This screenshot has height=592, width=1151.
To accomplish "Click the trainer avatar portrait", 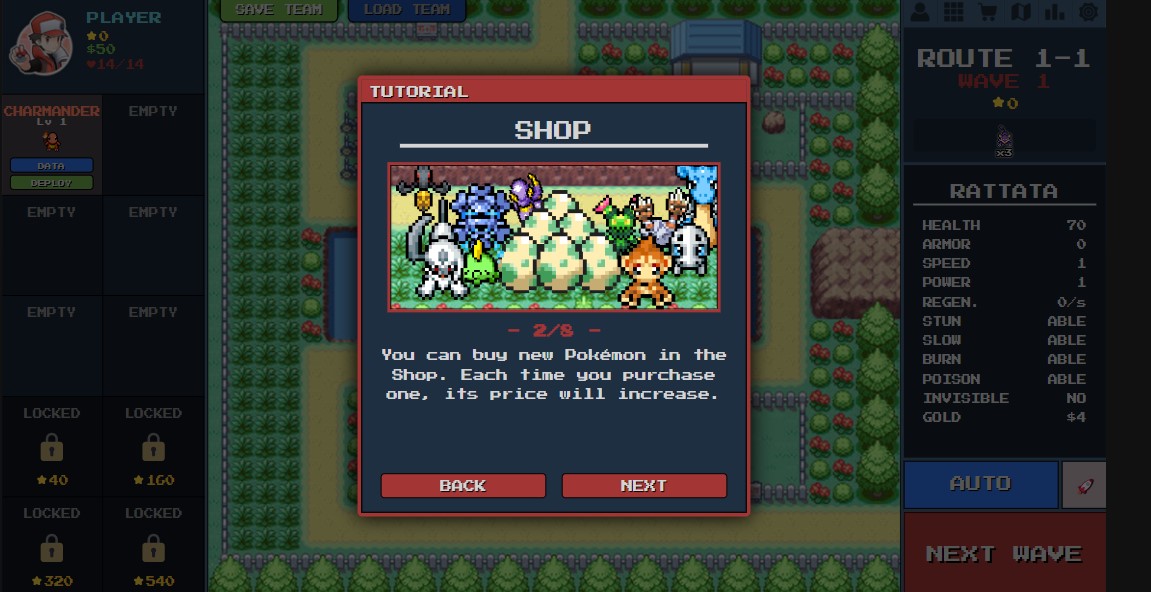I will click(40, 42).
